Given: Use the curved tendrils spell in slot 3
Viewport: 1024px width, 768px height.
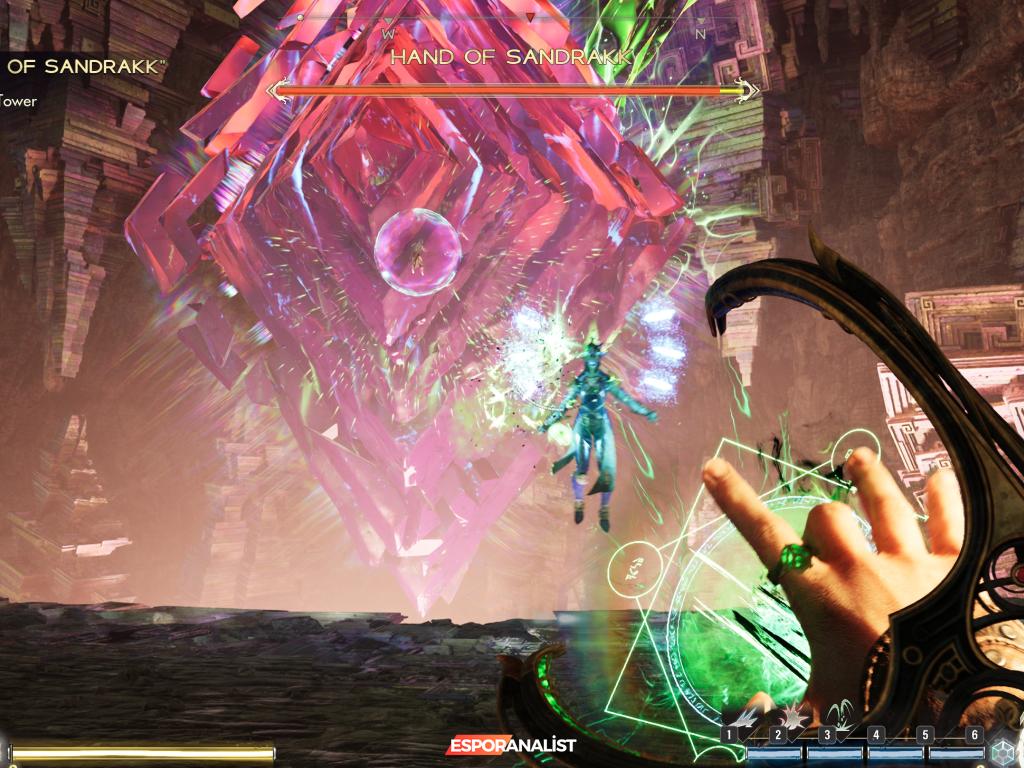Looking at the screenshot, I should click(x=843, y=713).
